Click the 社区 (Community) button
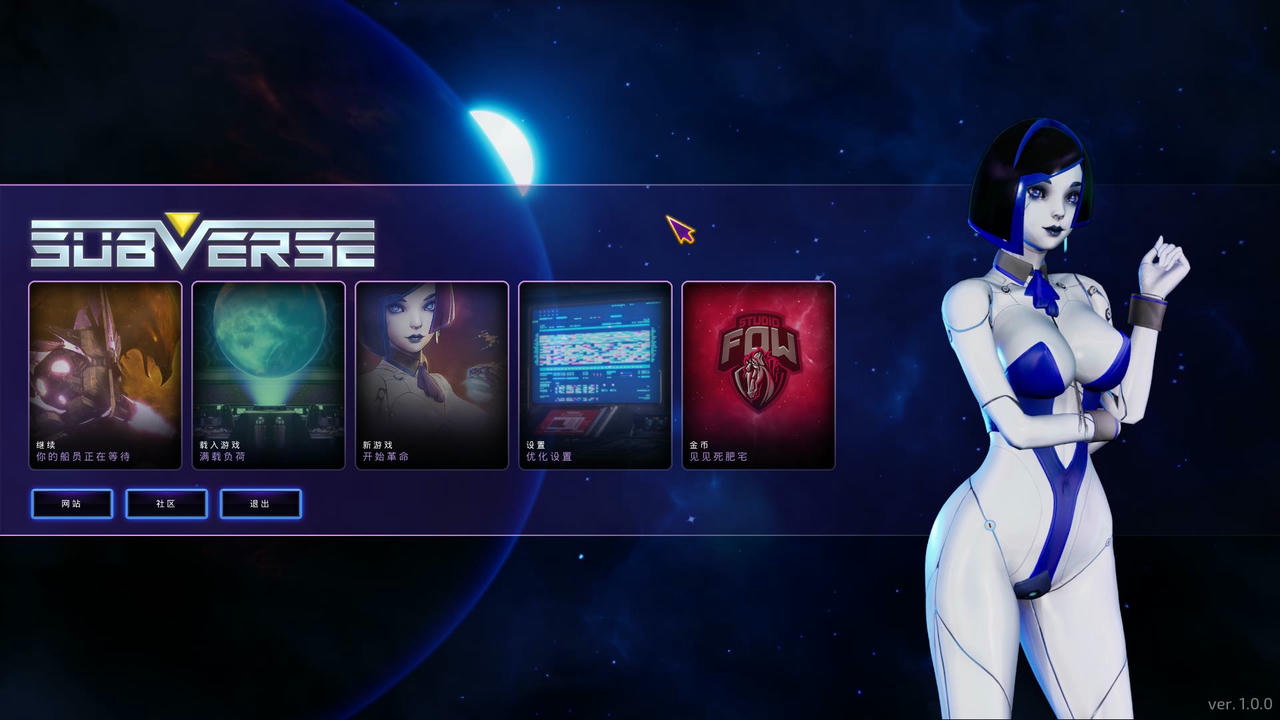The image size is (1280, 720). click(166, 503)
